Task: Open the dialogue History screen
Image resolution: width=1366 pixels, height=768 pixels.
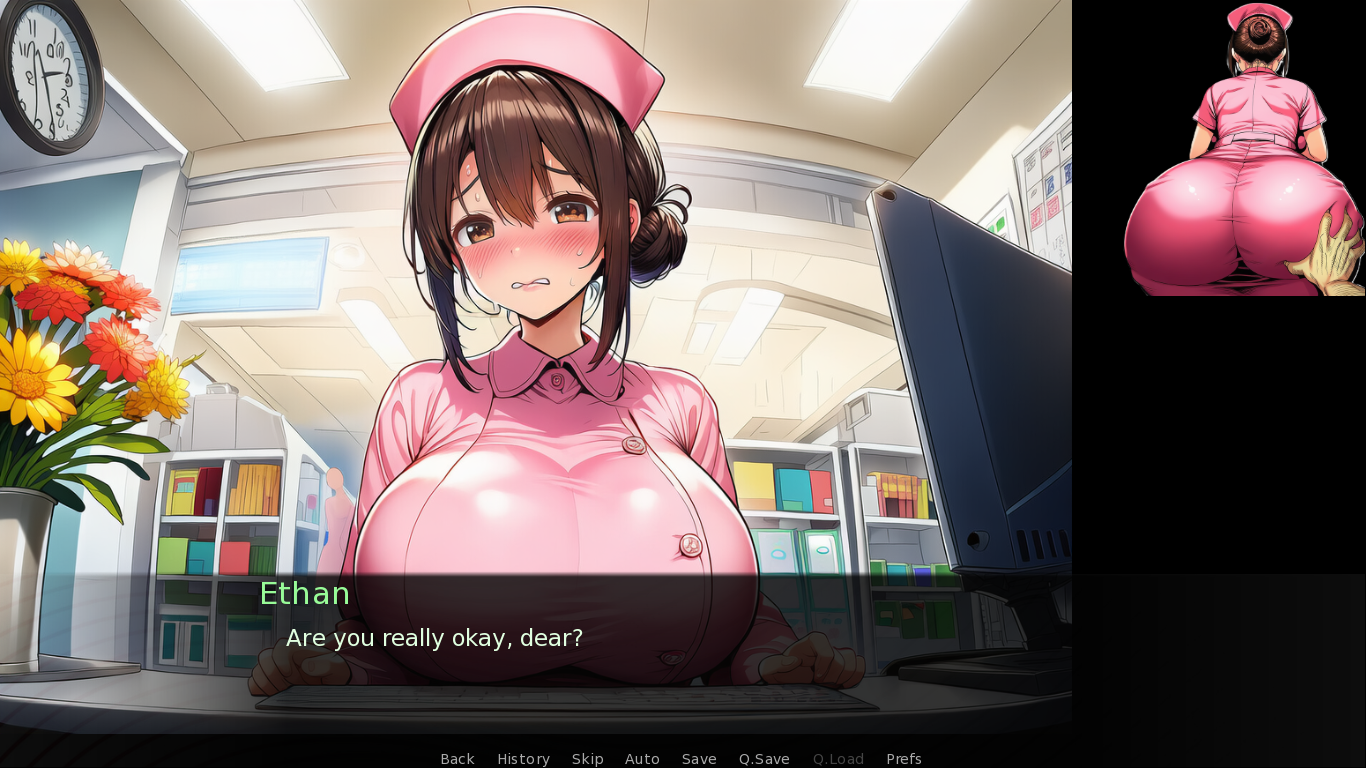Action: click(x=523, y=759)
